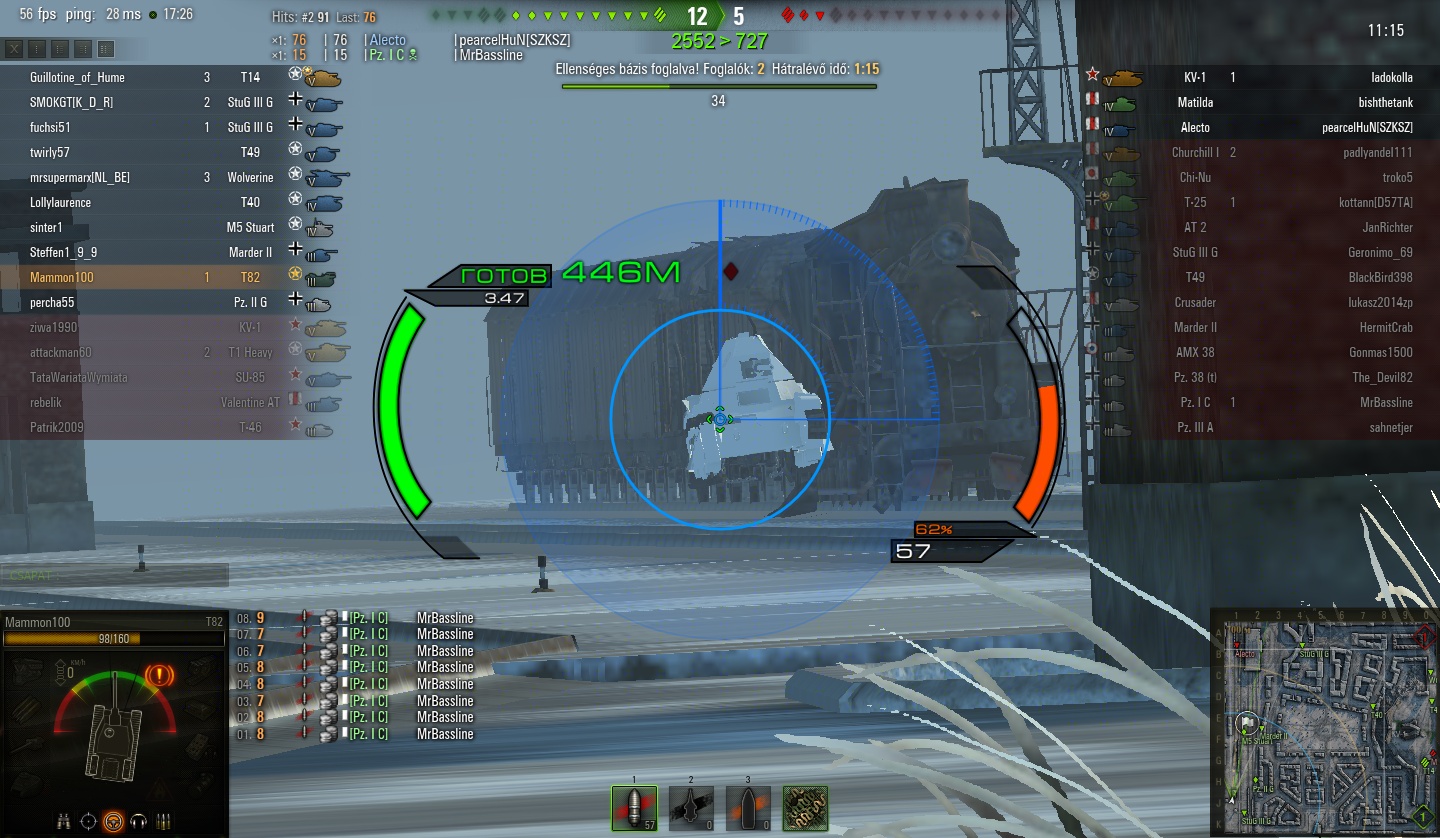
Task: Click the orange driver steering wheel icon
Action: pyautogui.click(x=113, y=821)
